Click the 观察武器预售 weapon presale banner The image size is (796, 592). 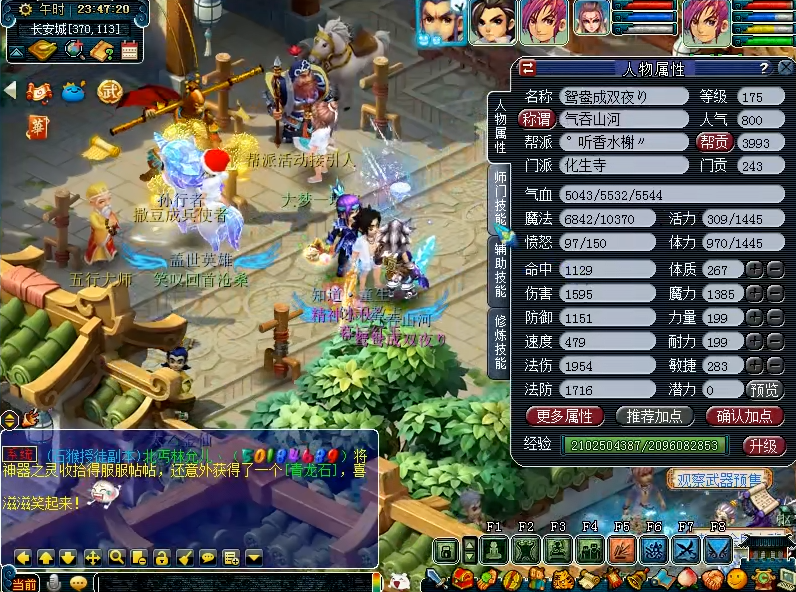[719, 480]
